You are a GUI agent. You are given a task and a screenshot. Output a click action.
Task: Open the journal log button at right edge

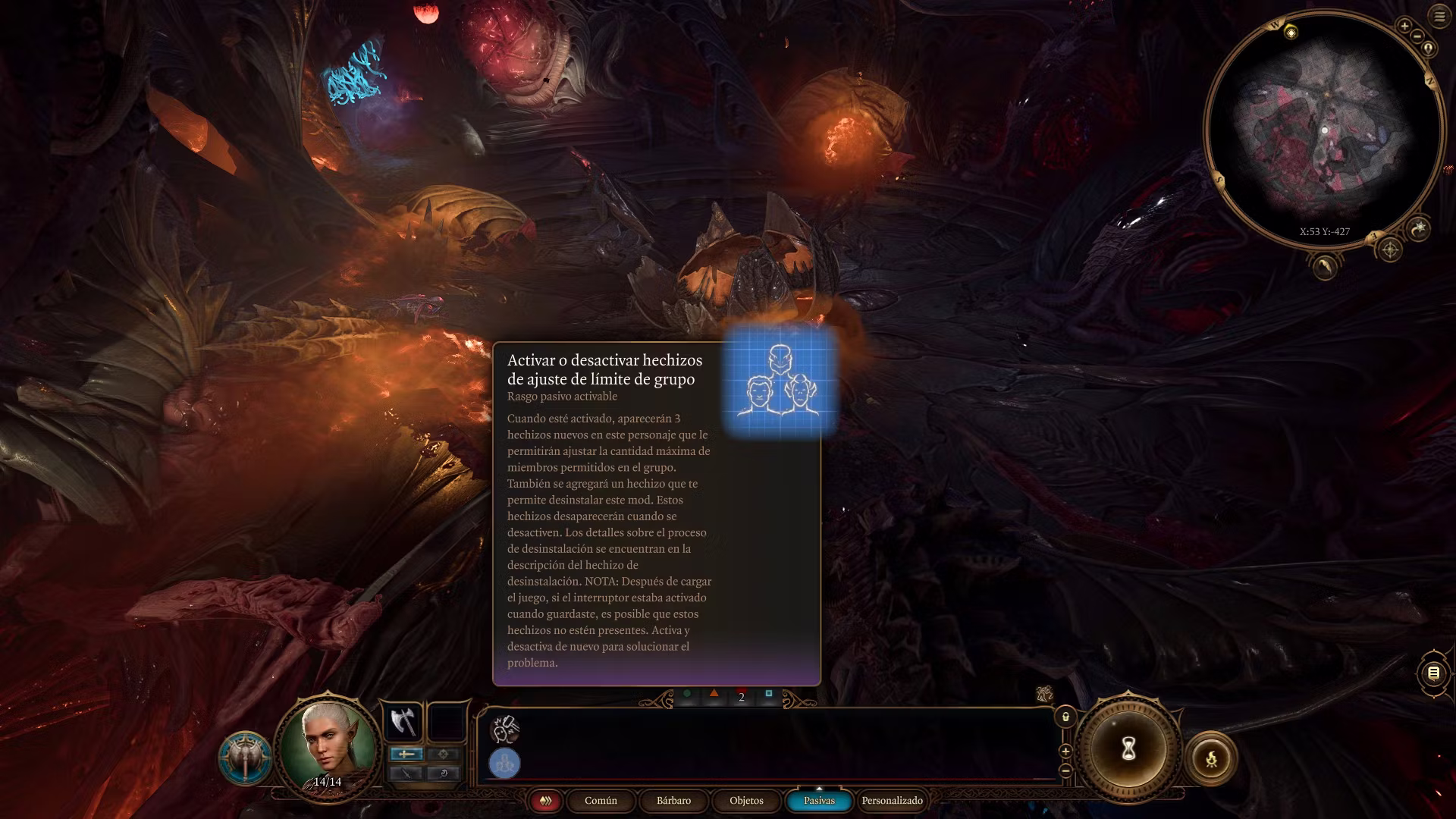point(1433,673)
